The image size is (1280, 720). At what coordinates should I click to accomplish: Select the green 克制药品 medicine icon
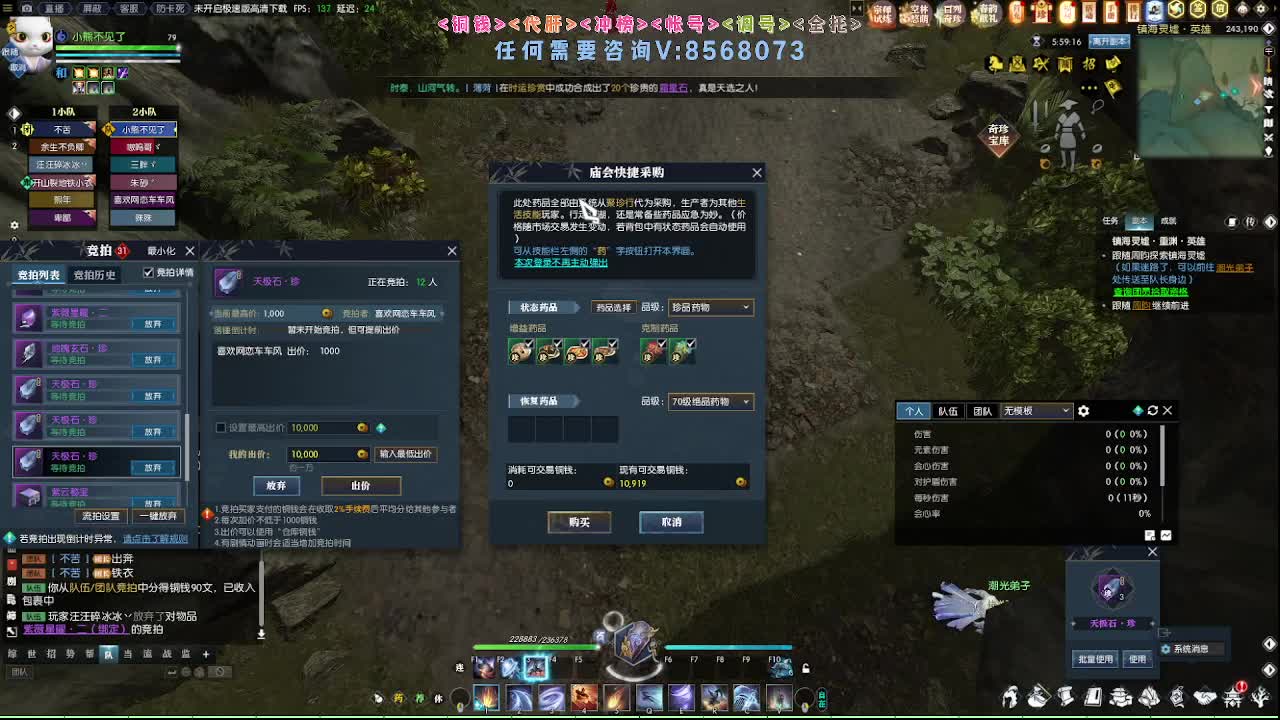click(x=681, y=351)
